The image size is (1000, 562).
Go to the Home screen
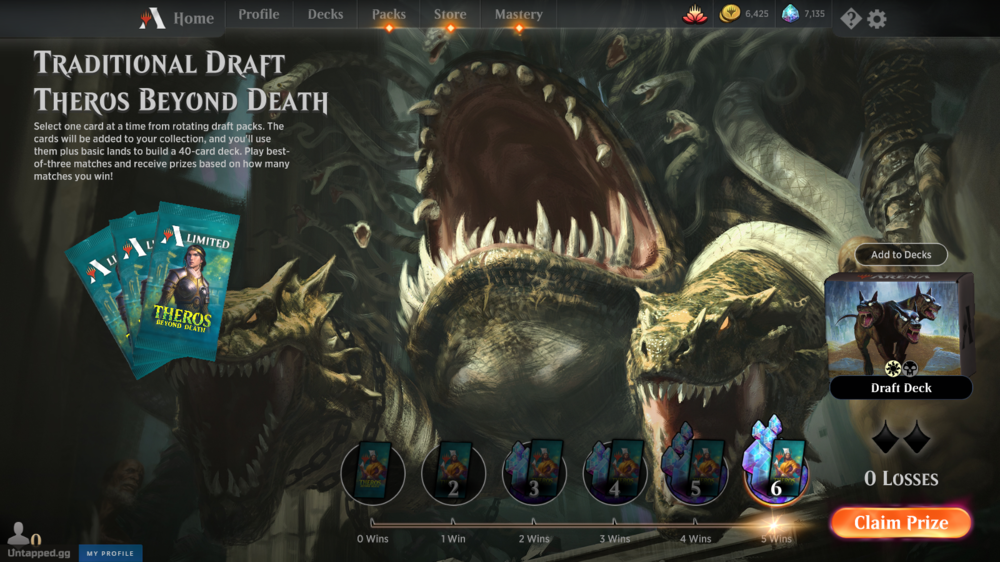pyautogui.click(x=178, y=18)
